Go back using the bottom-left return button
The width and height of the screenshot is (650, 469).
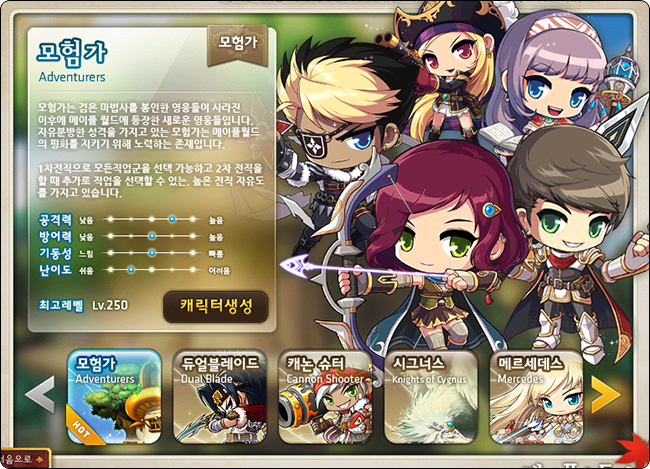23,459
